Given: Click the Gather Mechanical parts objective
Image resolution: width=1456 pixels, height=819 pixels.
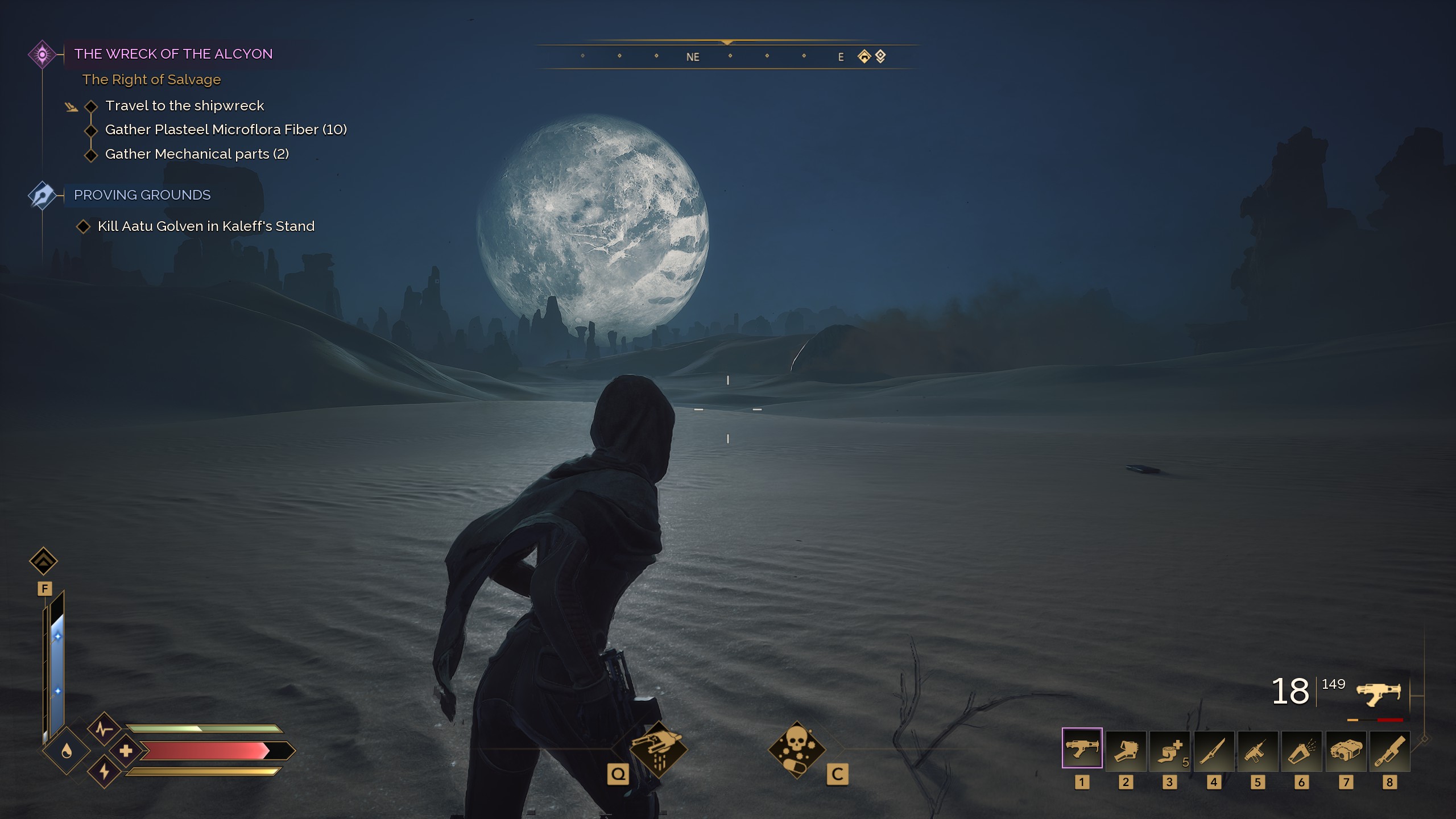Looking at the screenshot, I should click(197, 154).
